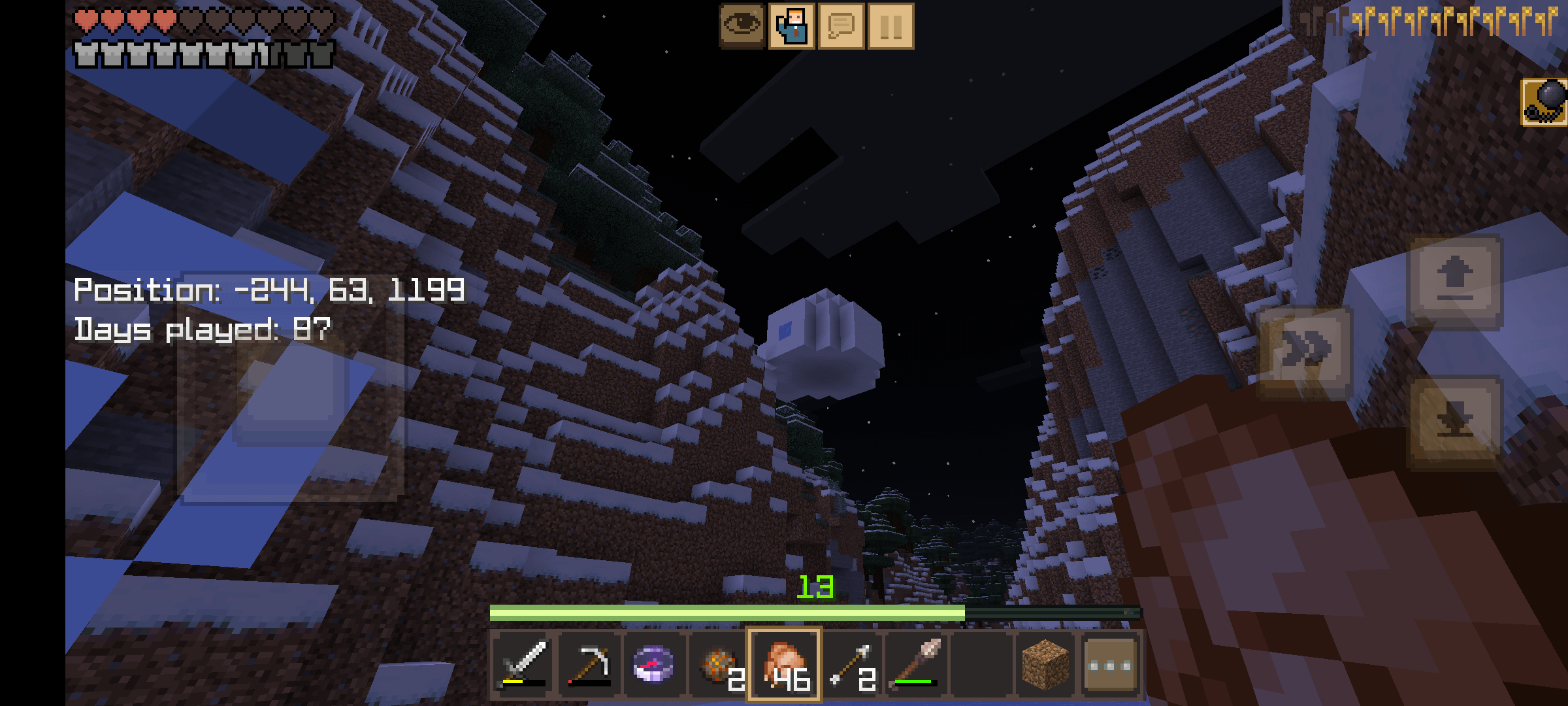Click the ball-and-chain status effect icon

click(1544, 102)
